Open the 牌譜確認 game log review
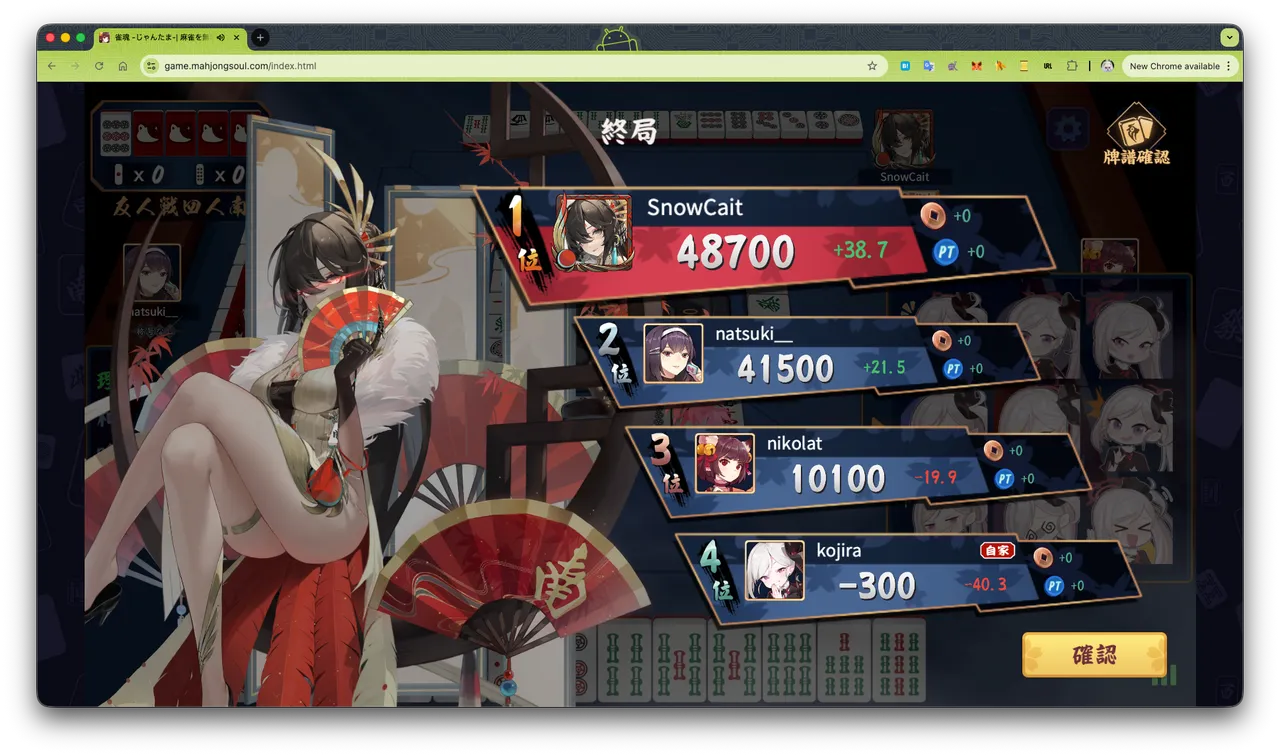 point(1136,134)
